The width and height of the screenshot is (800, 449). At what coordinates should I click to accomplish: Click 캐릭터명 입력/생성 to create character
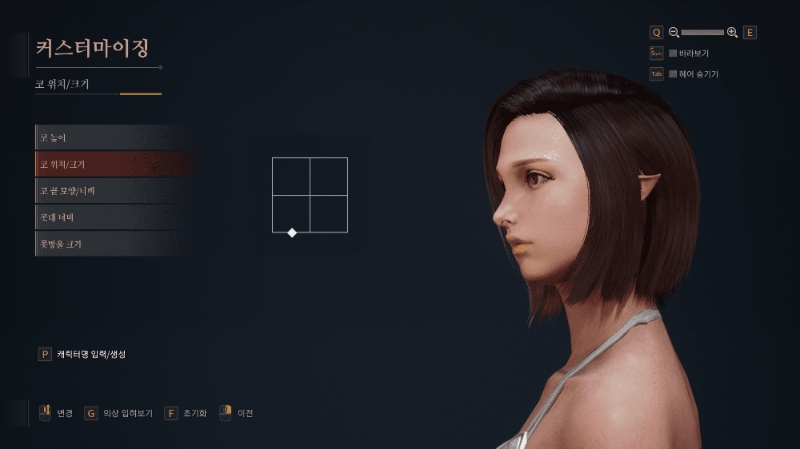[91, 354]
